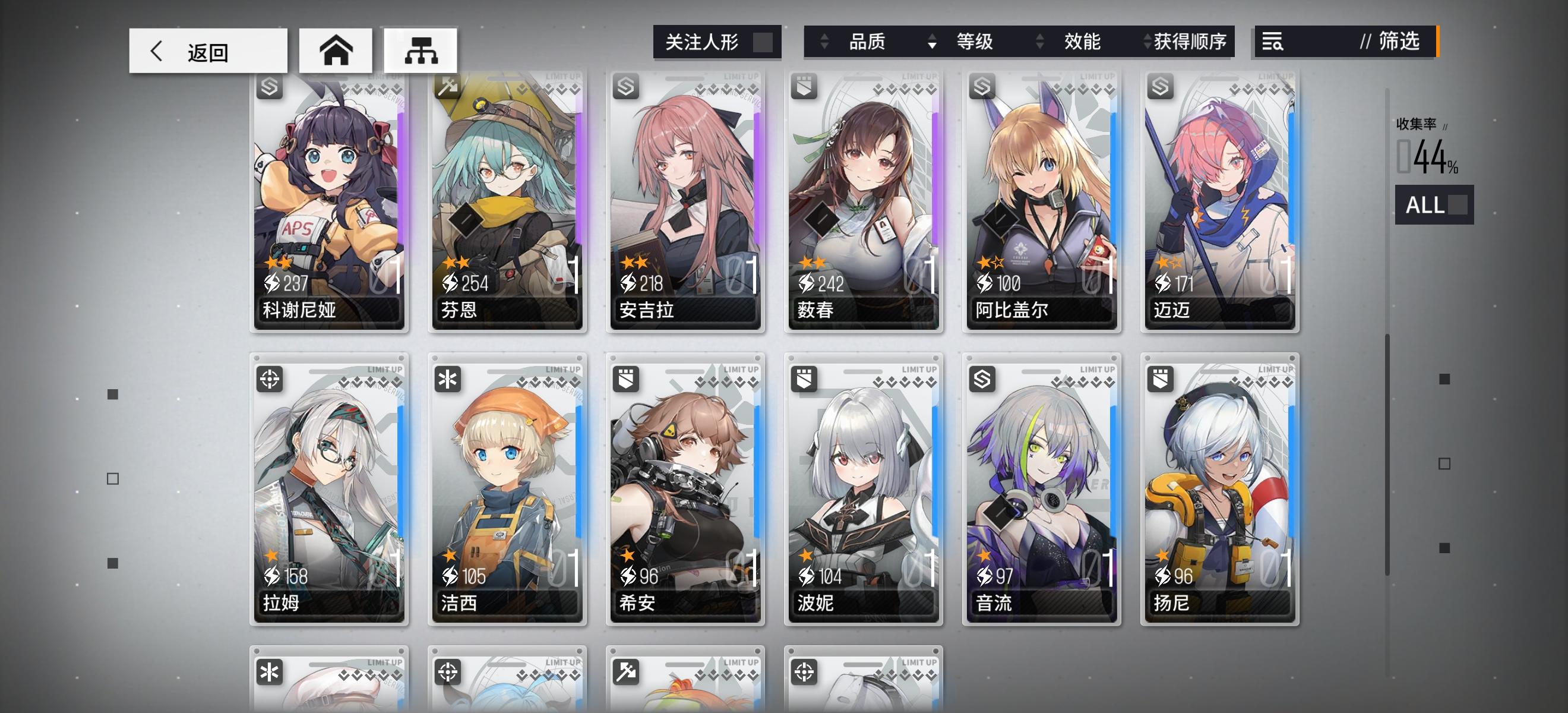Enable the ALL checkbox near 收集率
Screen dimensions: 1568x713
[1458, 206]
